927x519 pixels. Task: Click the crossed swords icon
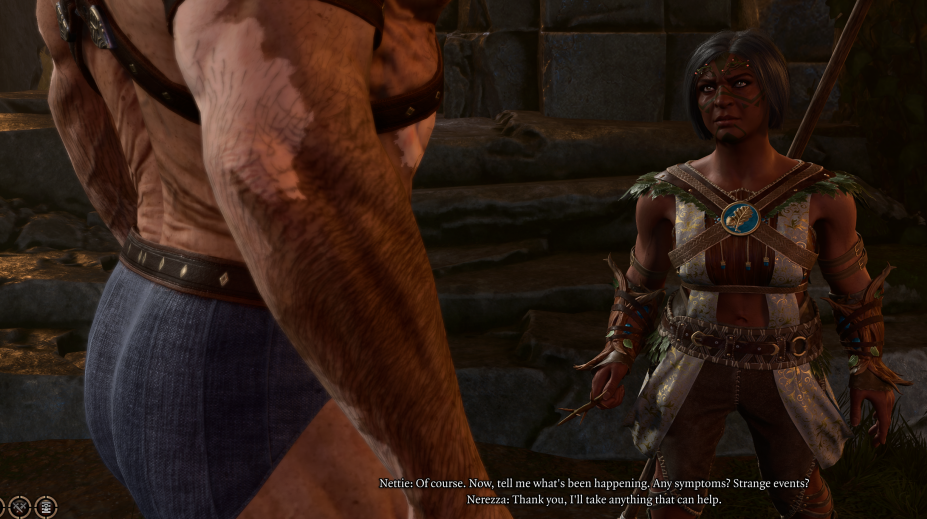21,506
